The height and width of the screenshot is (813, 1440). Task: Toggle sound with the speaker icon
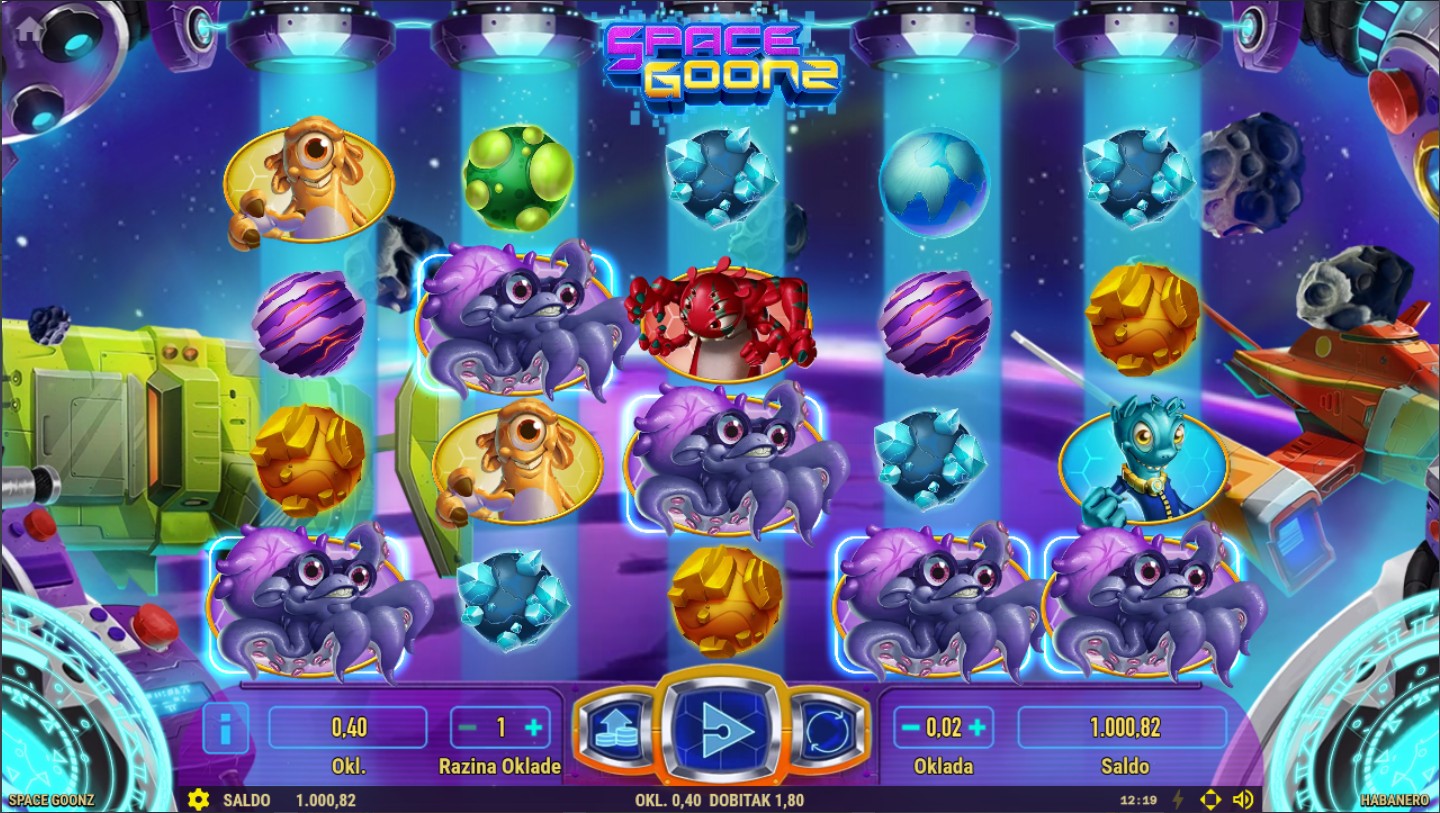point(1243,800)
